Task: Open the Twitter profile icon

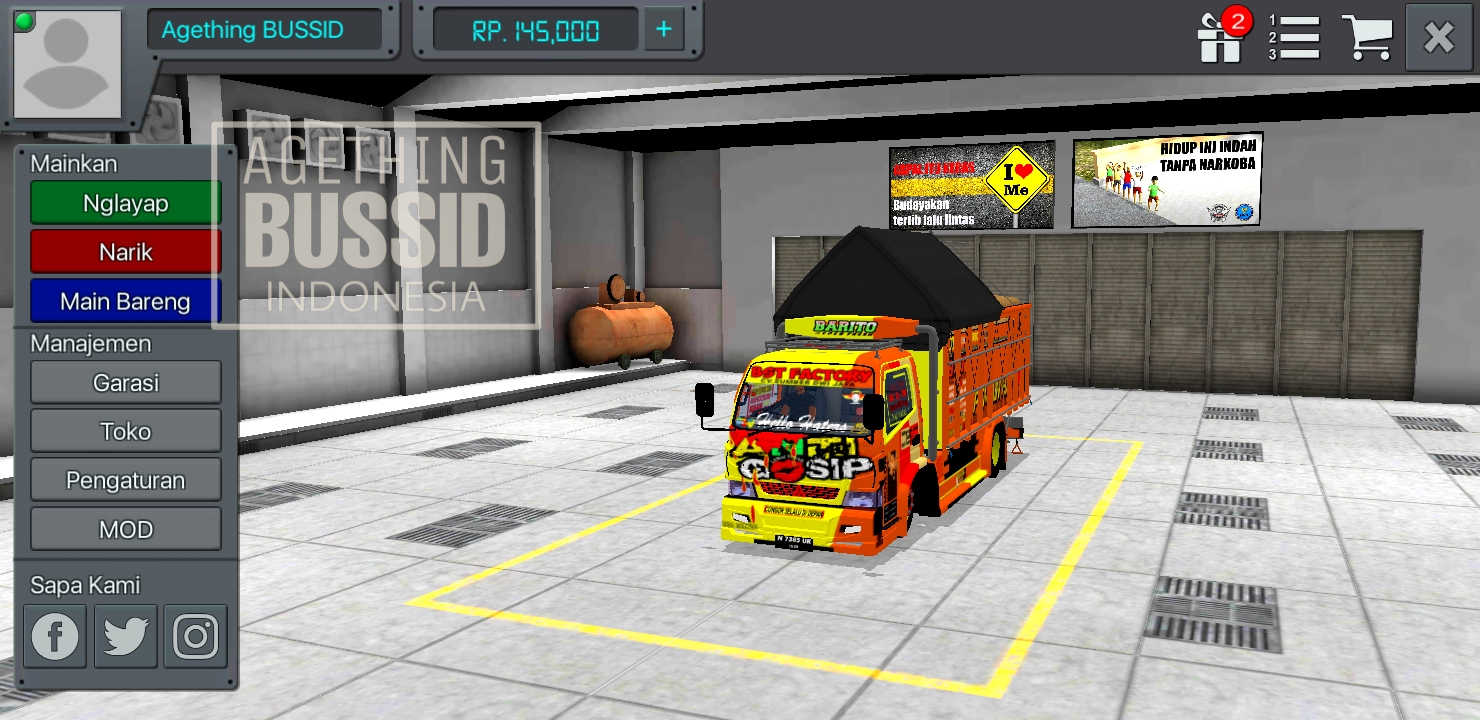Action: (125, 635)
